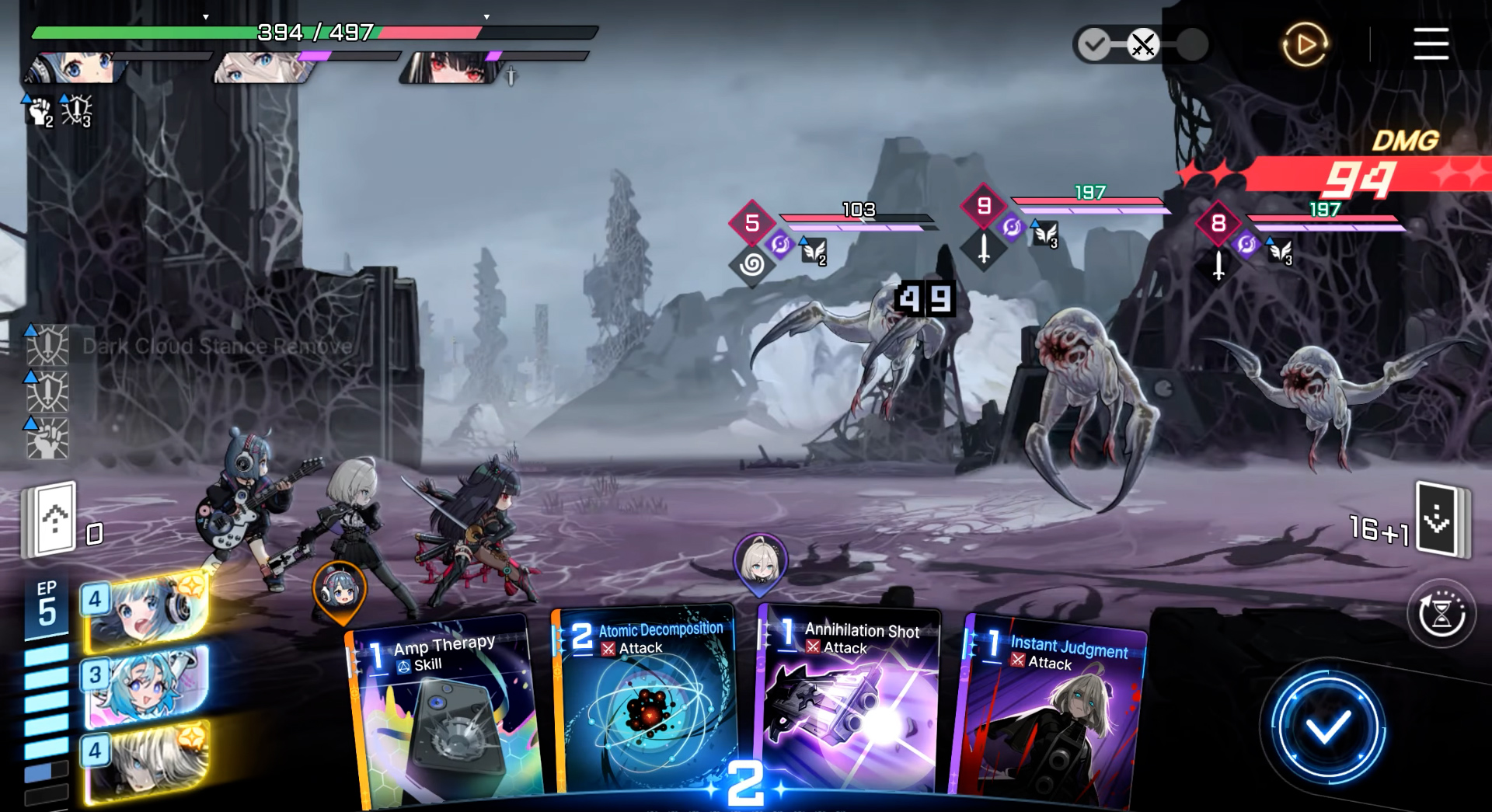Toggle the auto-play battle button

pyautogui.click(x=1305, y=44)
